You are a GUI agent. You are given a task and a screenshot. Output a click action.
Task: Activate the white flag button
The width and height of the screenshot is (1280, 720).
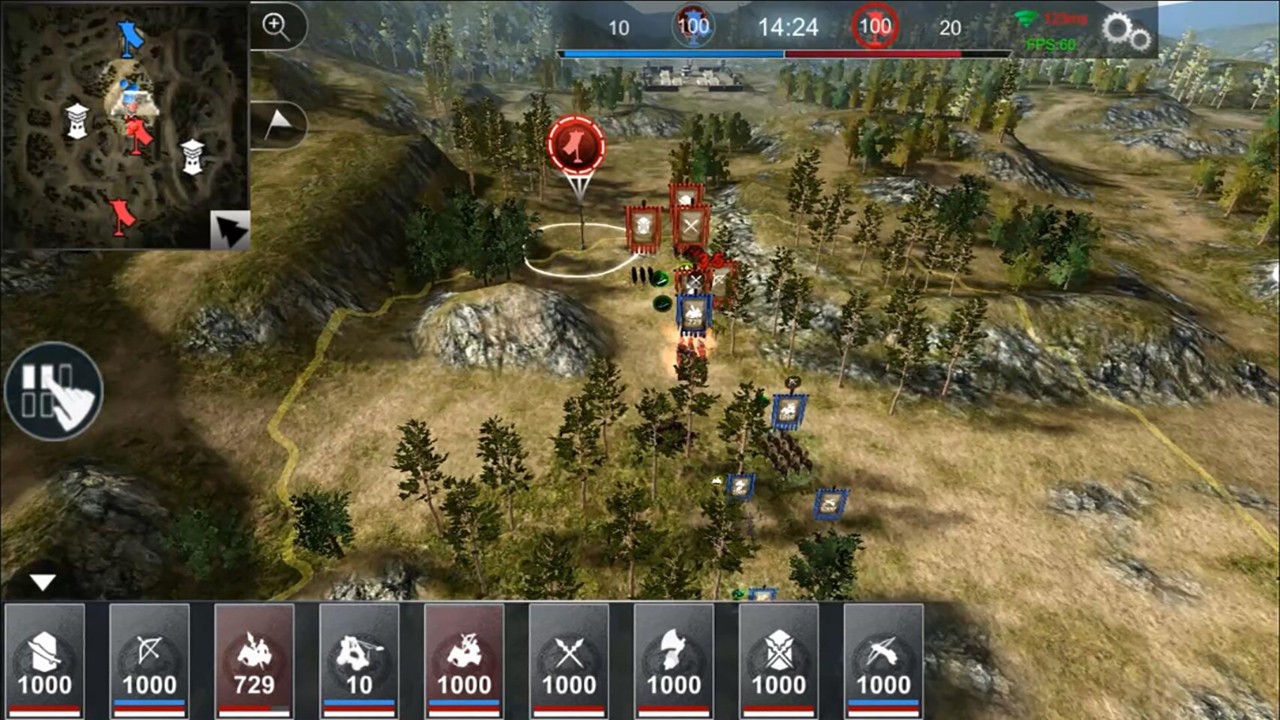[x=277, y=124]
